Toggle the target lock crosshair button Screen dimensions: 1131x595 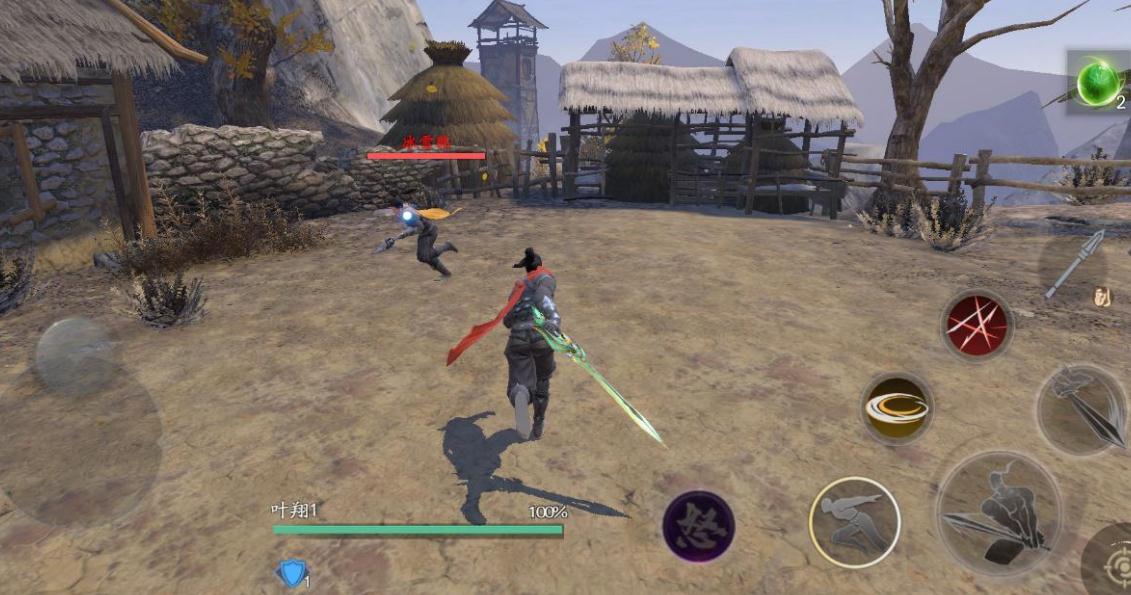[x=1113, y=564]
